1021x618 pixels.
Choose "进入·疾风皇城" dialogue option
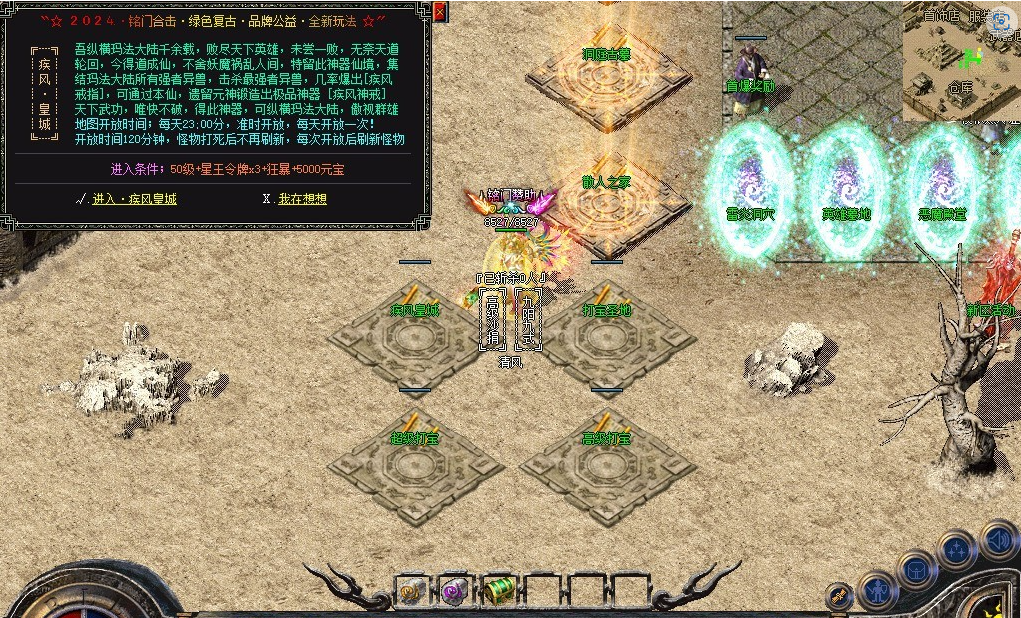point(134,199)
